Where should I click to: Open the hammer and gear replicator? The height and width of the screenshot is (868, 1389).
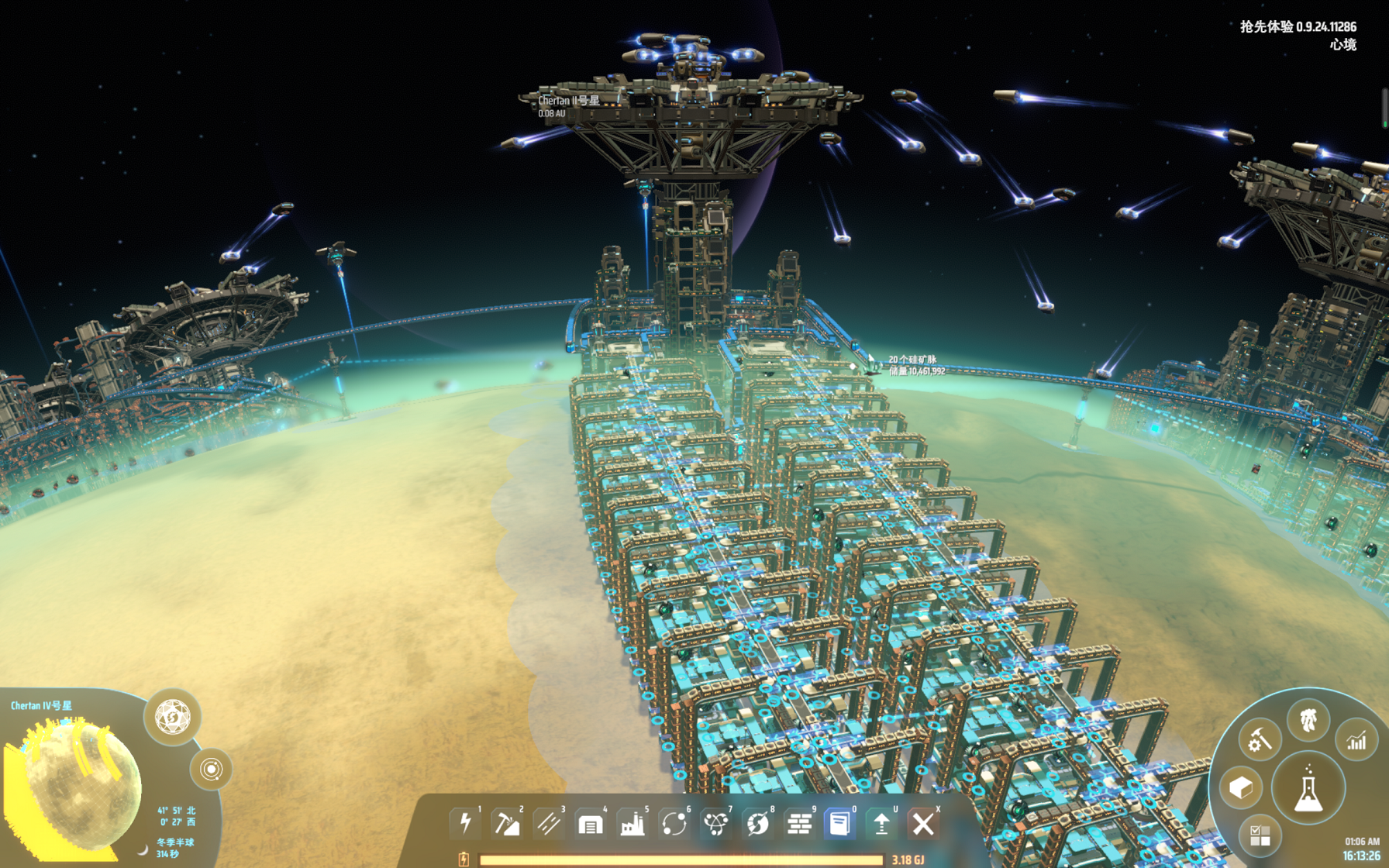tap(1260, 741)
